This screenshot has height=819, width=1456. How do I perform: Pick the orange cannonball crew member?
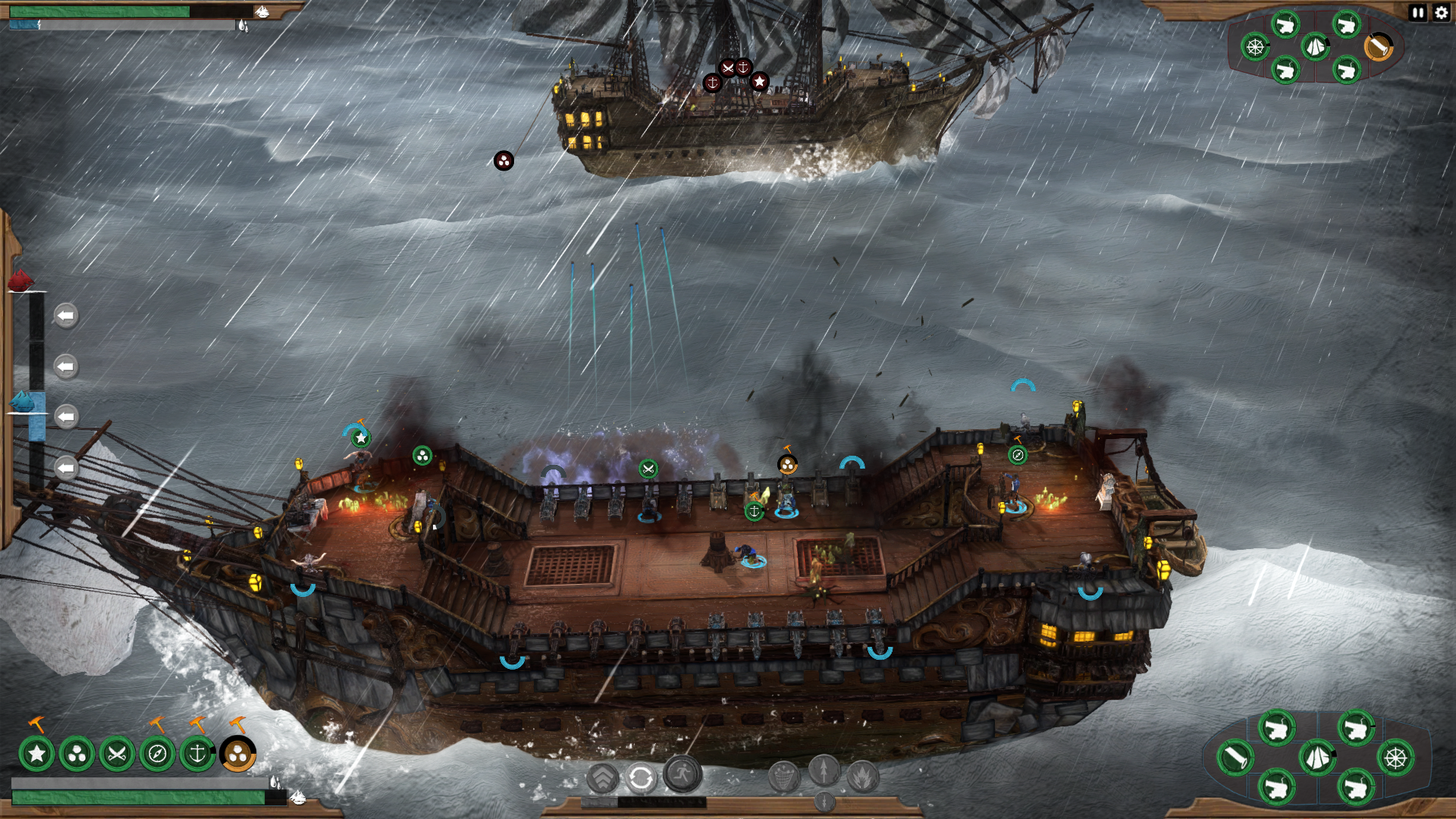coord(237,754)
